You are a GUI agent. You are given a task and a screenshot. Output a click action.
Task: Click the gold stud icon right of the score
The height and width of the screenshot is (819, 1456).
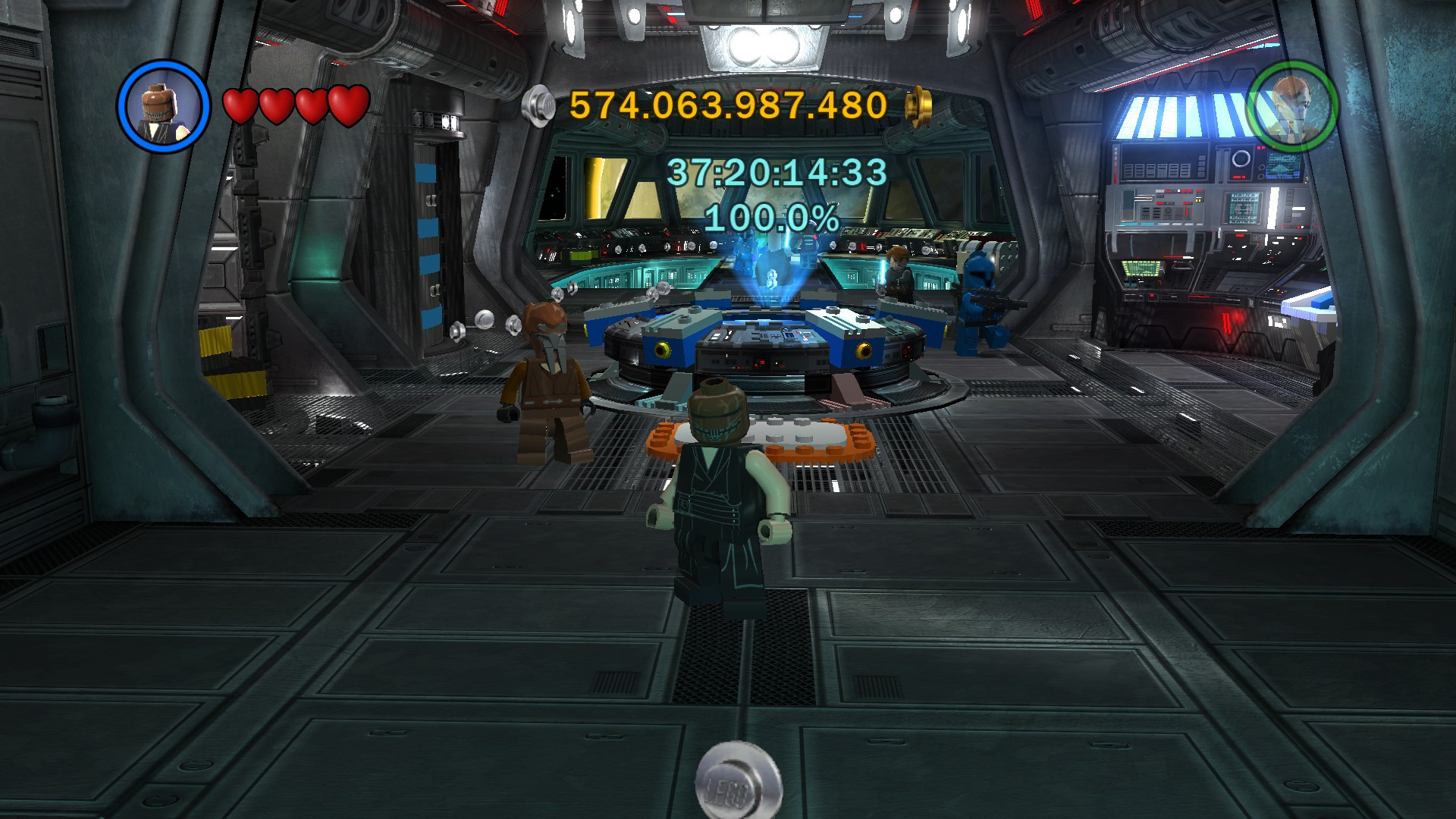(918, 104)
